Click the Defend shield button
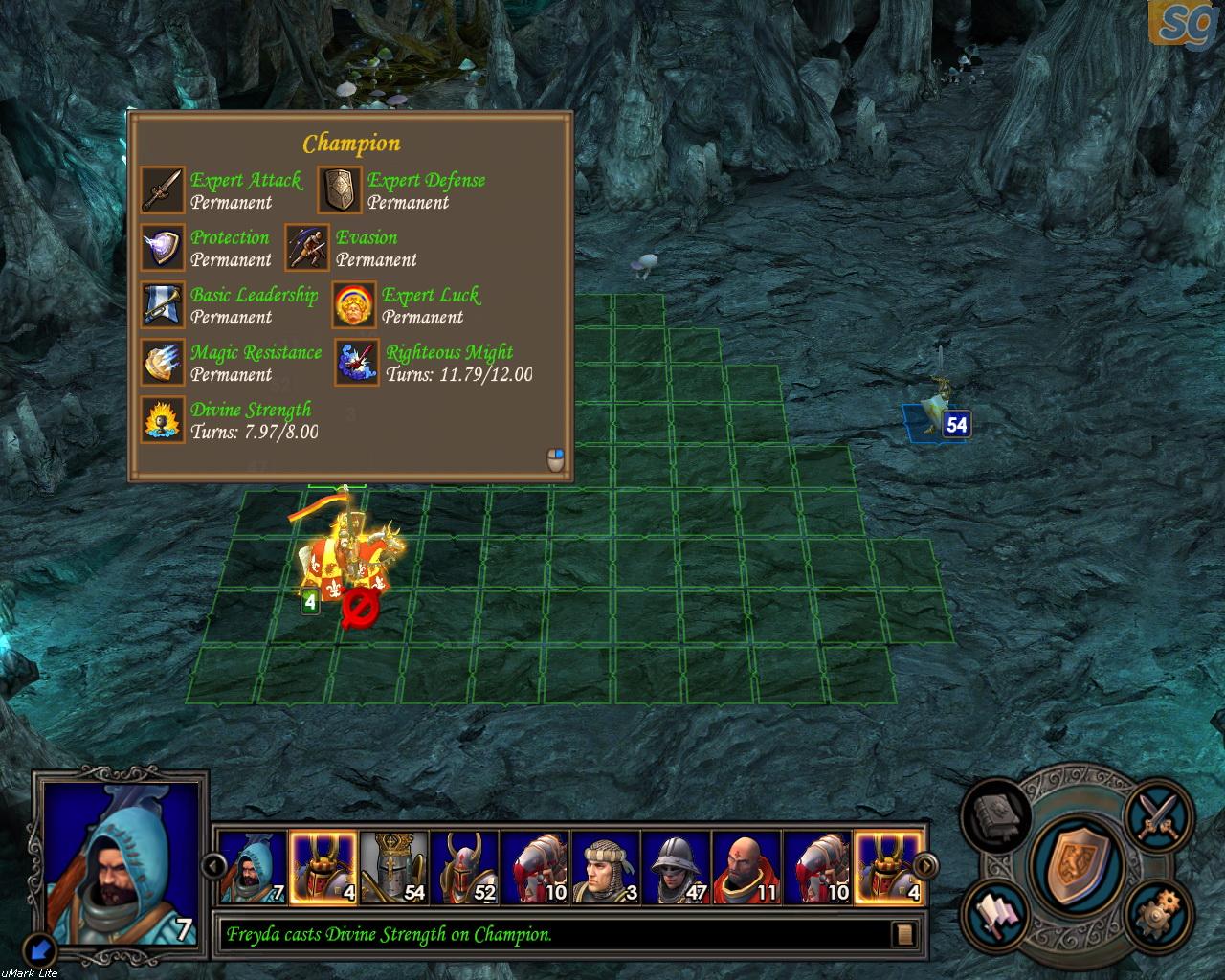The width and height of the screenshot is (1225, 980). pyautogui.click(x=1070, y=861)
